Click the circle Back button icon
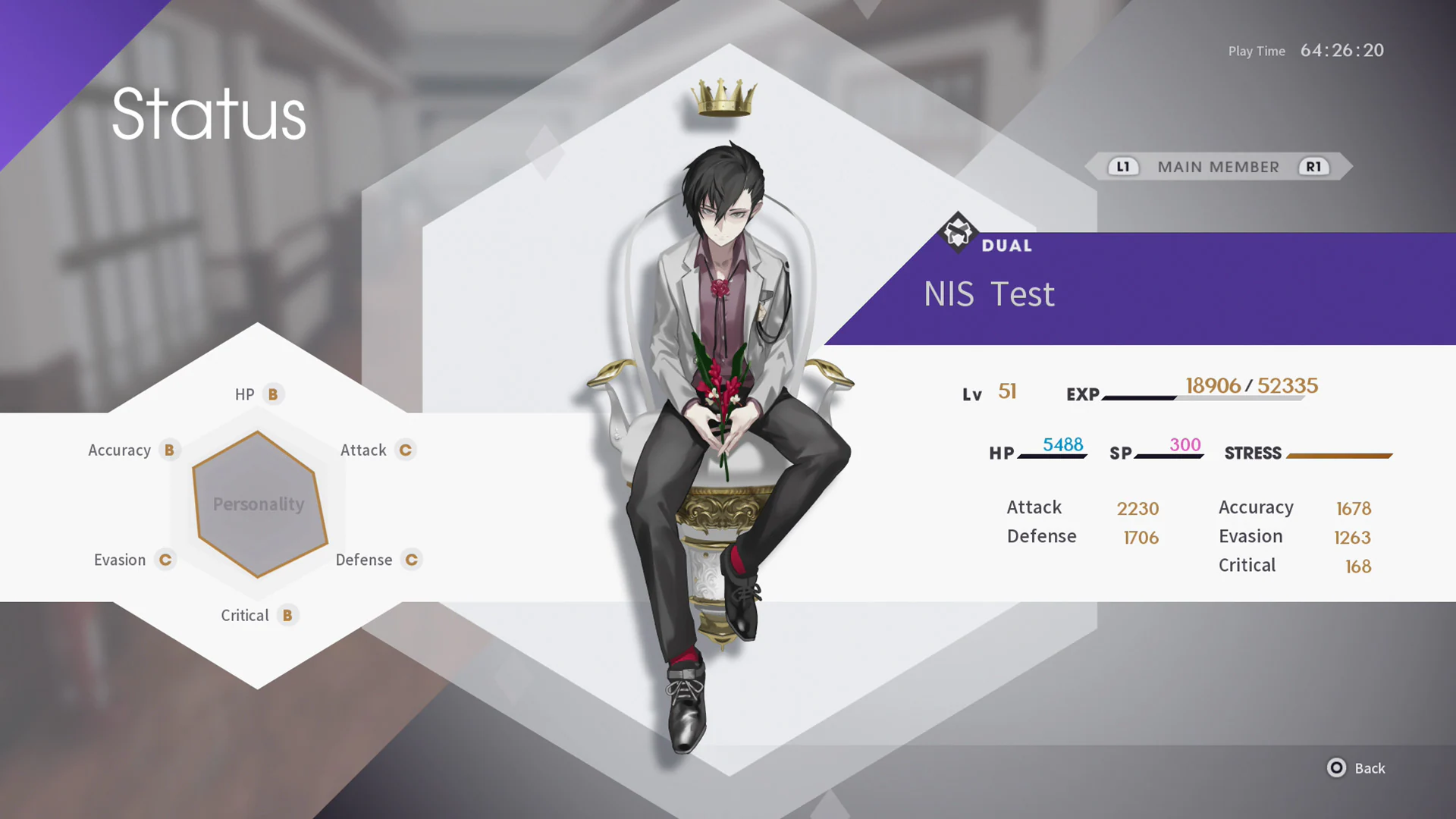This screenshot has height=819, width=1456. (x=1336, y=768)
